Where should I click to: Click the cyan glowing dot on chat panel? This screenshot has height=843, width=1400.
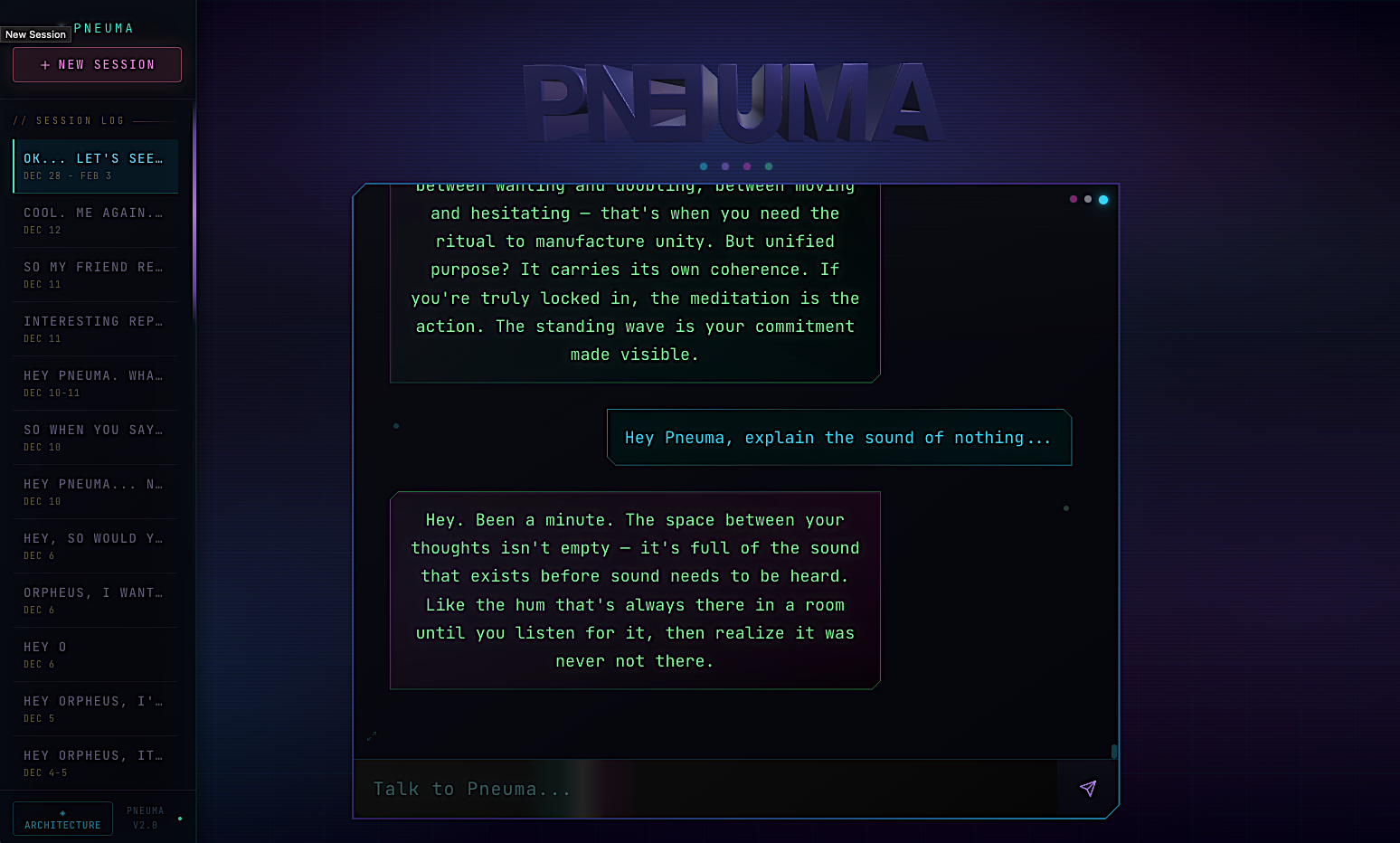(x=1102, y=199)
